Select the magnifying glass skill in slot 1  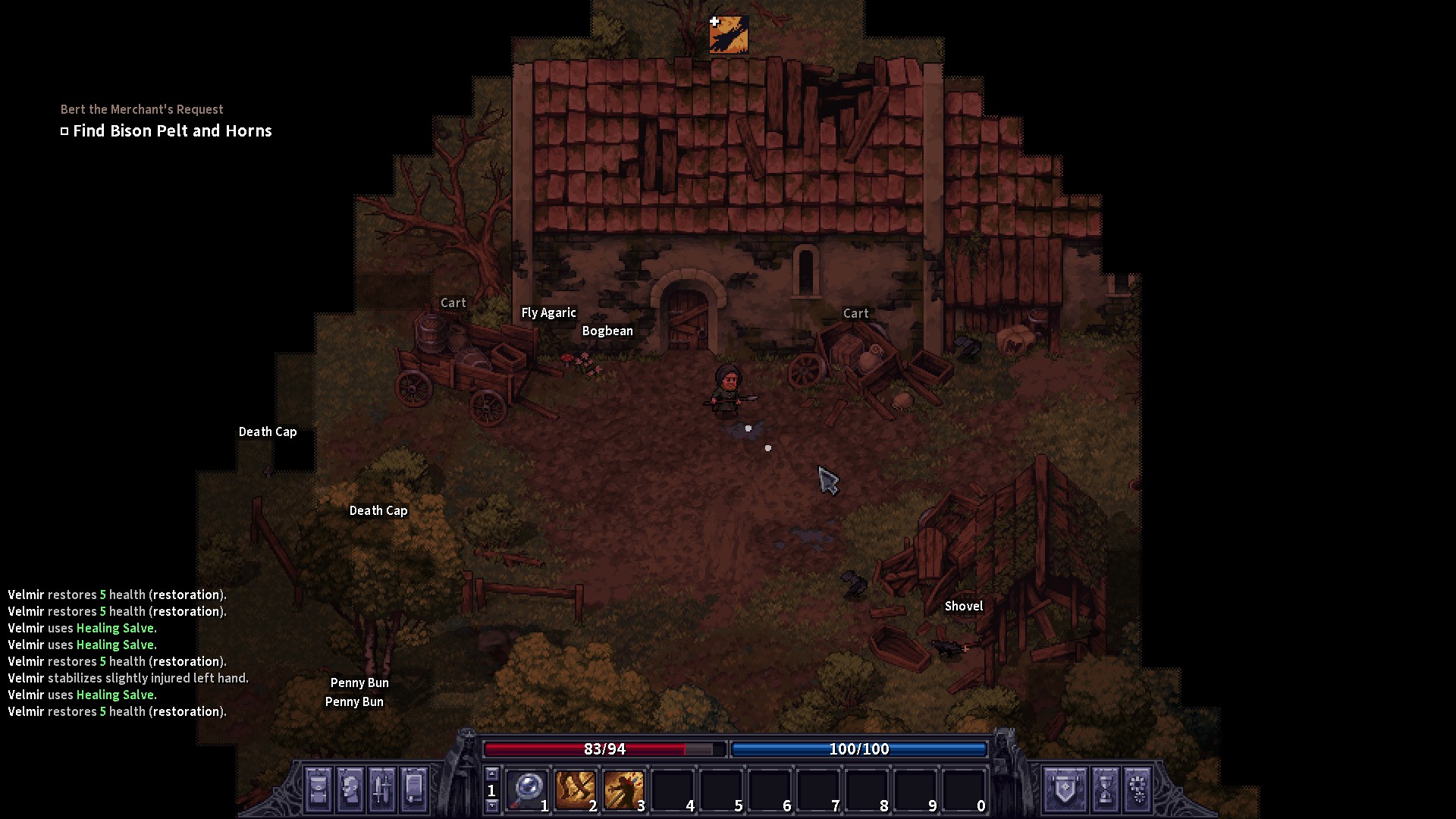pos(526,790)
